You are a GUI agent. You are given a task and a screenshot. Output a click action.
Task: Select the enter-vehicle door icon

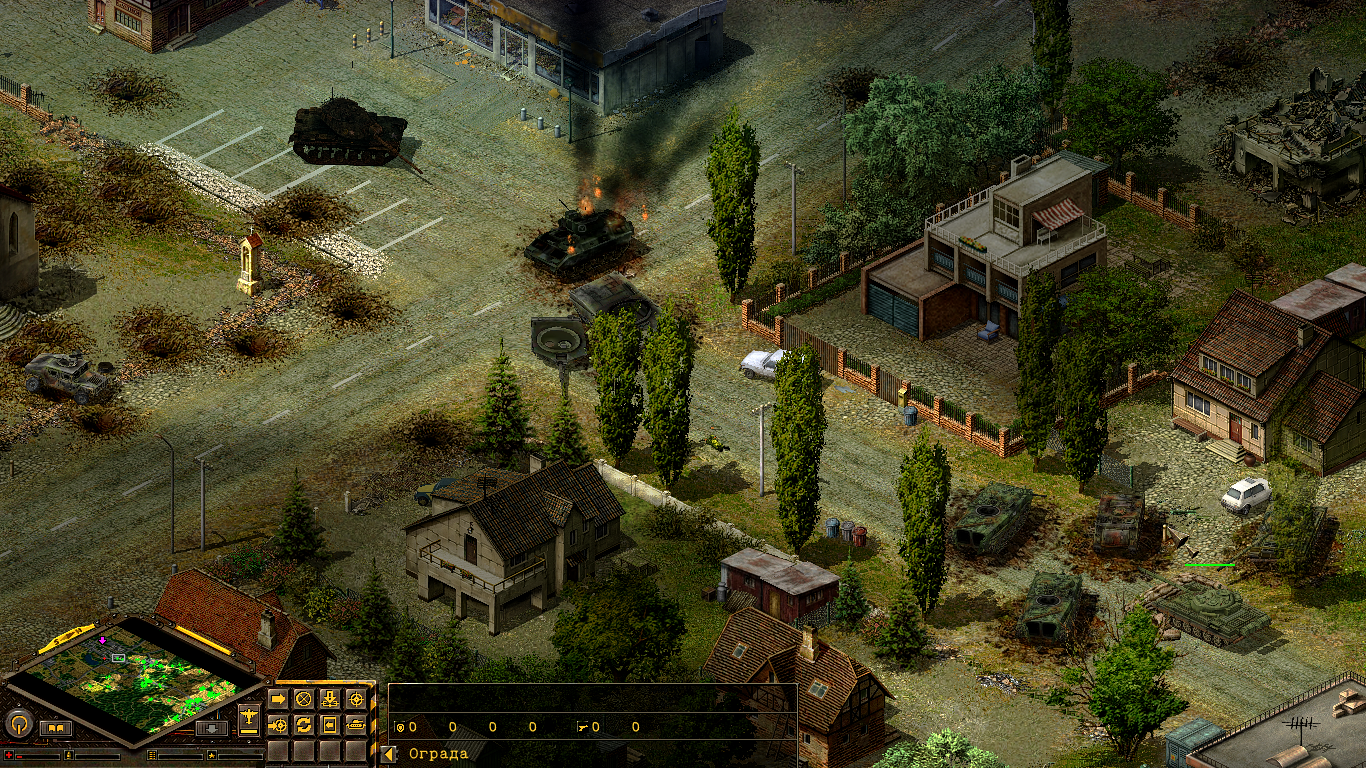(x=330, y=725)
